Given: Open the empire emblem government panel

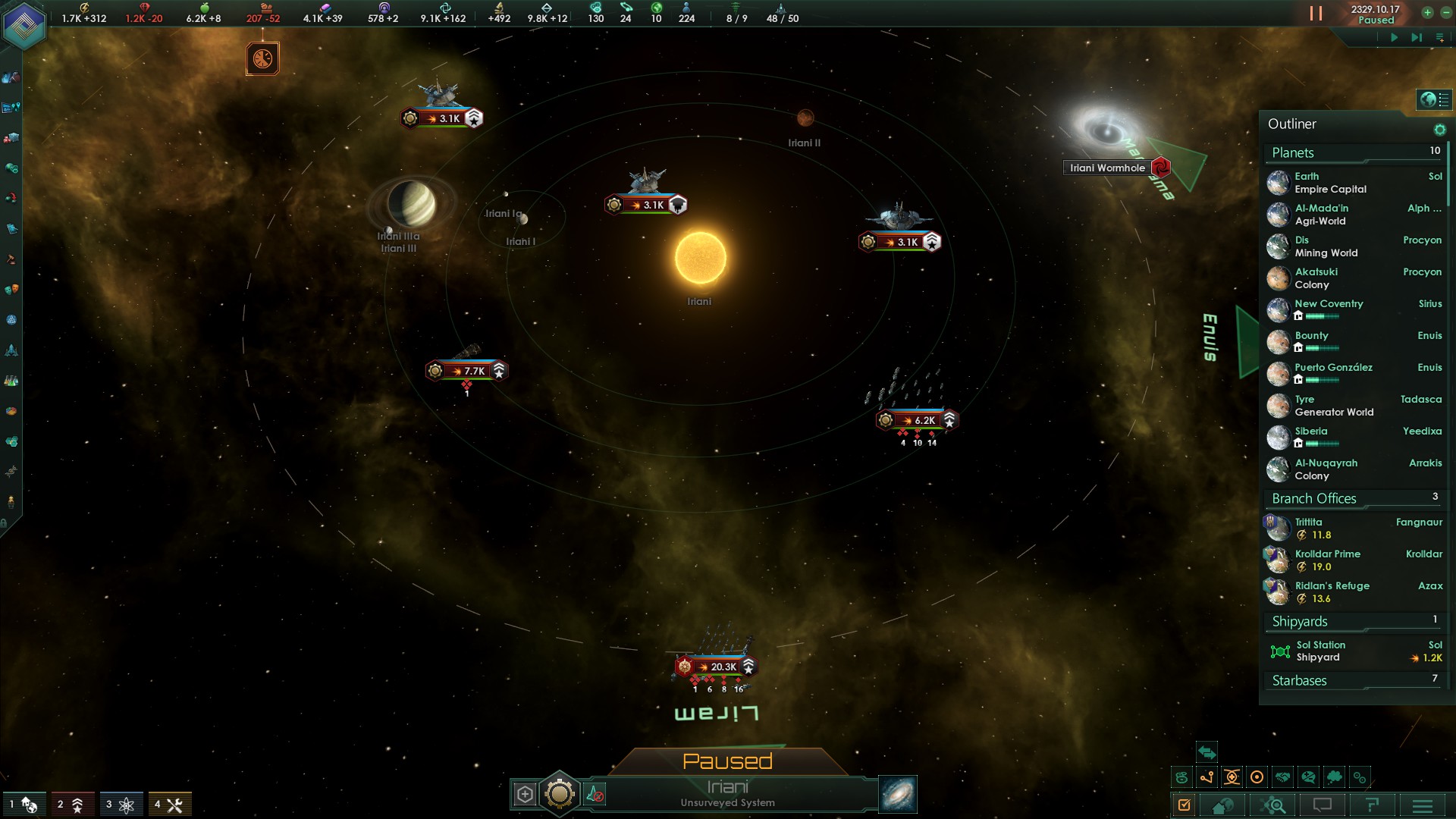Looking at the screenshot, I should coord(24,26).
